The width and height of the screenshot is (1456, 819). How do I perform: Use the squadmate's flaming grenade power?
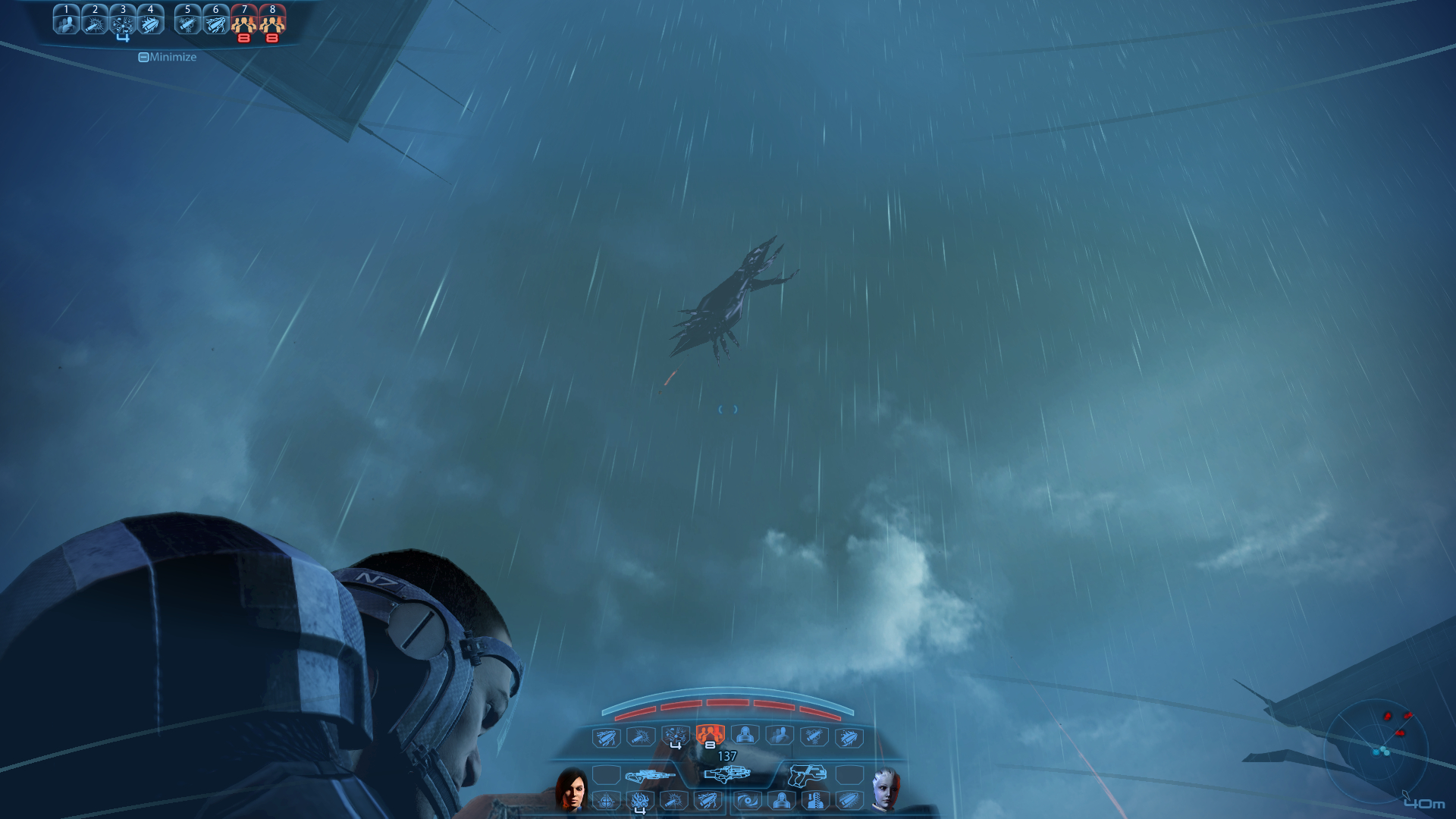640,801
